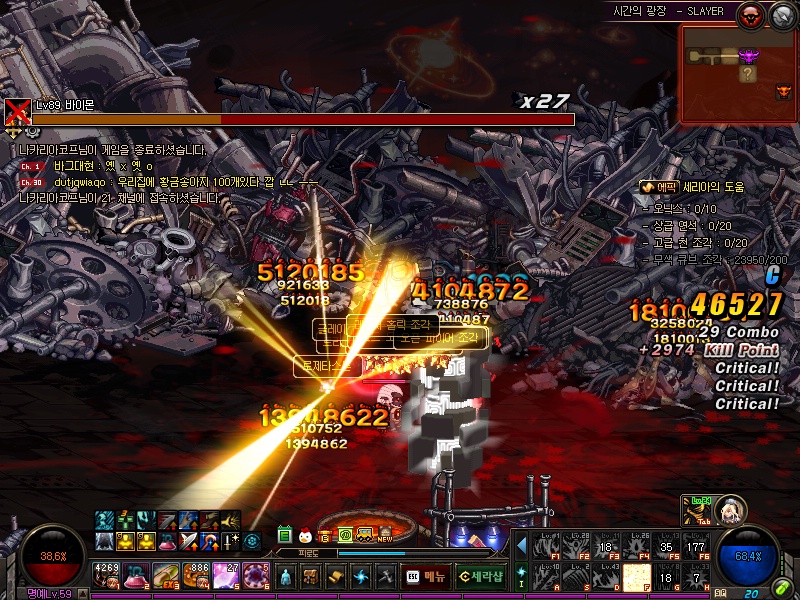Screen dimensions: 800x600
Task: Activate the F5 skill showing cooldown 35
Action: (665, 546)
